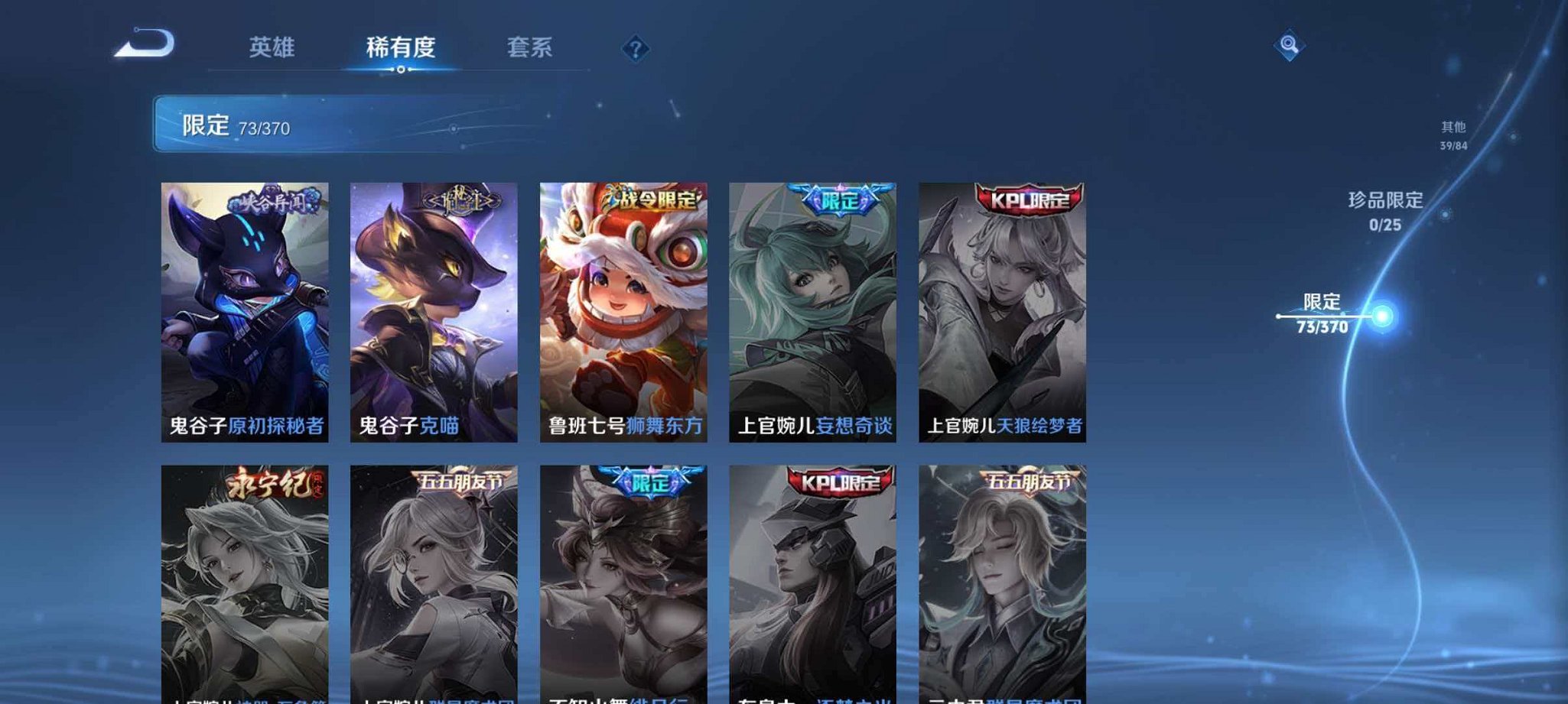
Task: Open the 稀有度 tab
Action: click(401, 47)
